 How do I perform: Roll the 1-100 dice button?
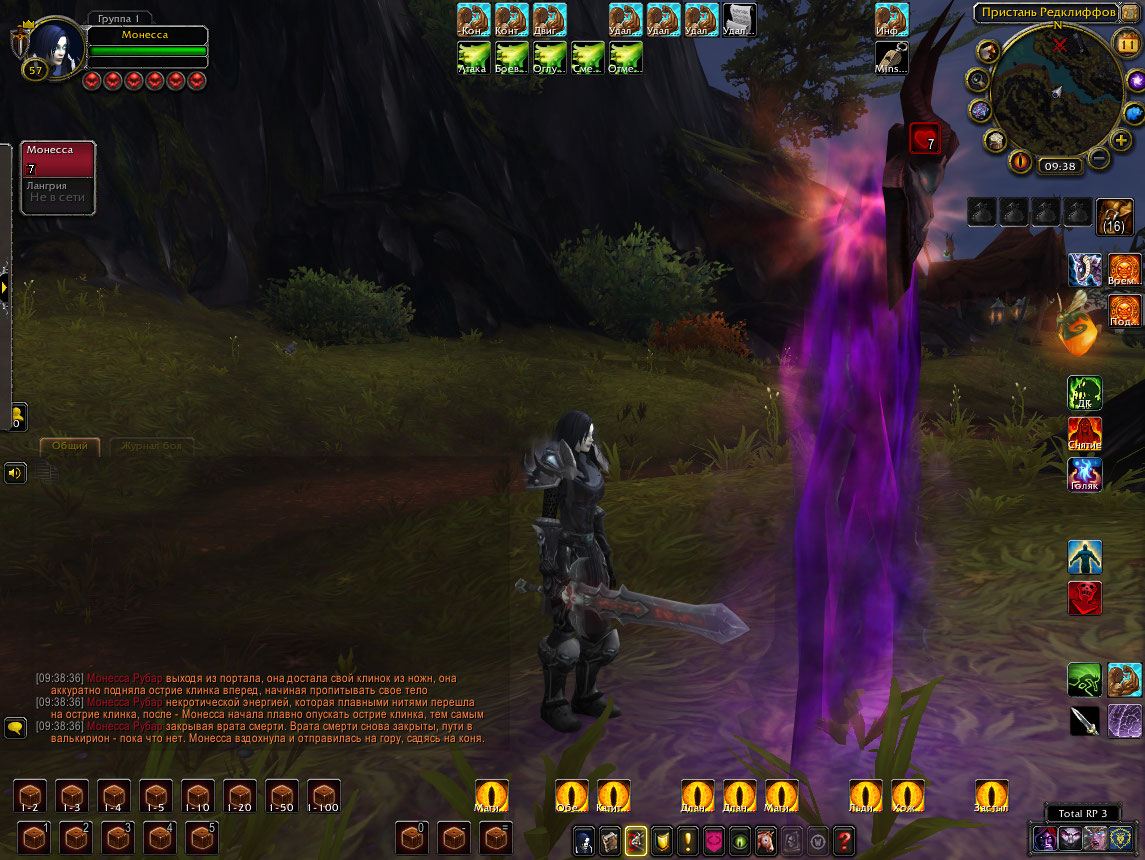pyautogui.click(x=323, y=796)
